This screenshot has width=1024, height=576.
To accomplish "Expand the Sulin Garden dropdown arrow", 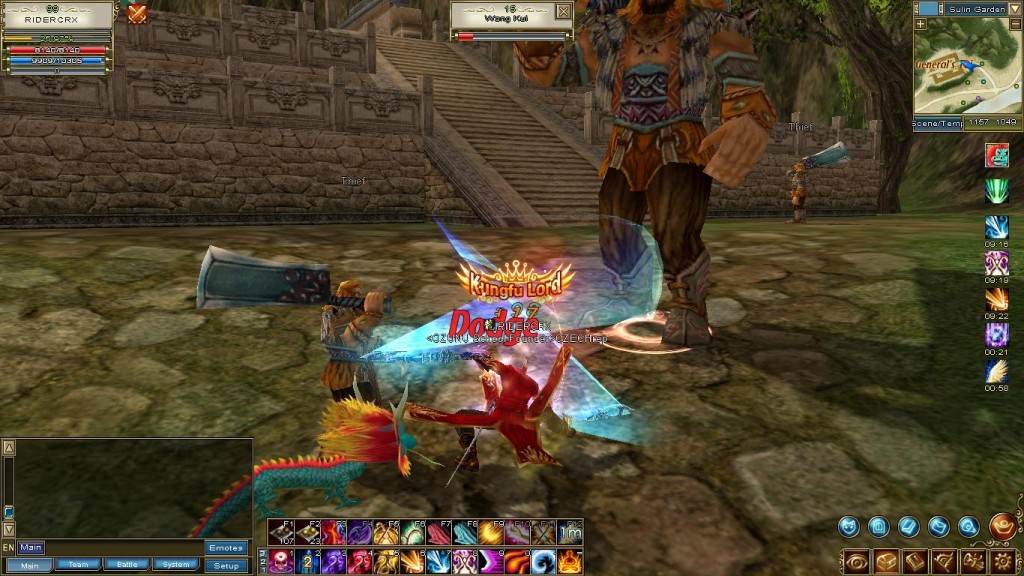I will (x=1017, y=8).
